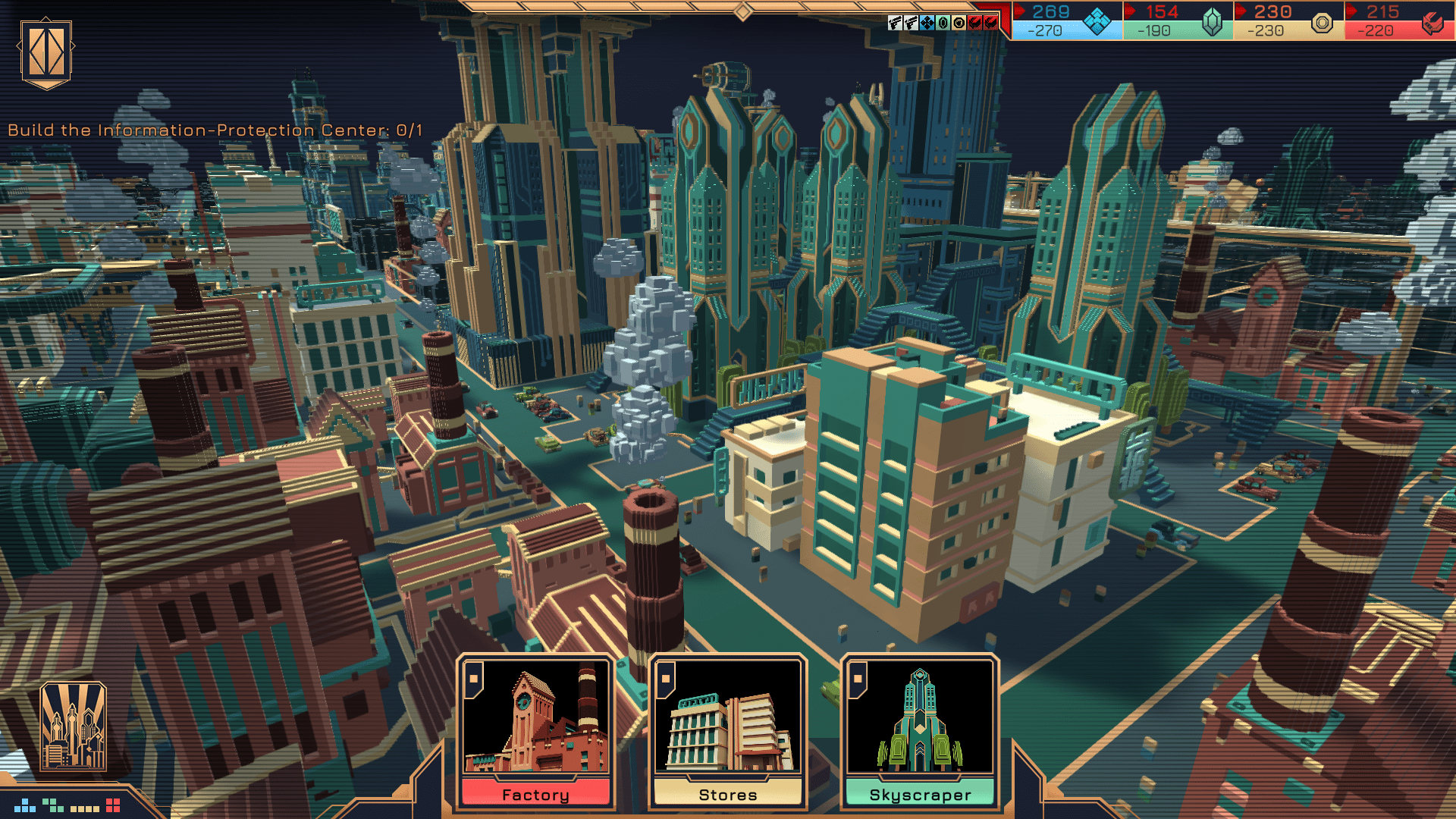The width and height of the screenshot is (1456, 819).
Task: Select the first pistol icon in the small strip
Action: tap(896, 23)
